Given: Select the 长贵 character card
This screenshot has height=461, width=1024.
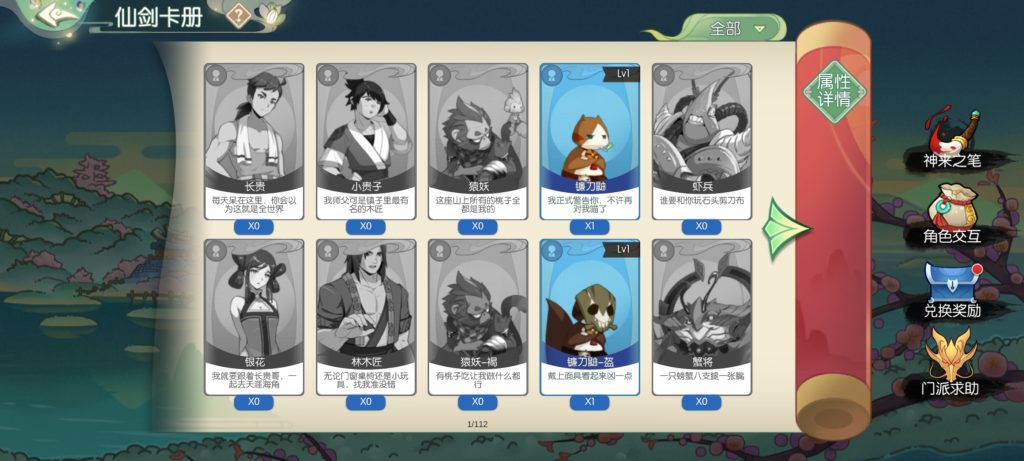Looking at the screenshot, I should [254, 140].
